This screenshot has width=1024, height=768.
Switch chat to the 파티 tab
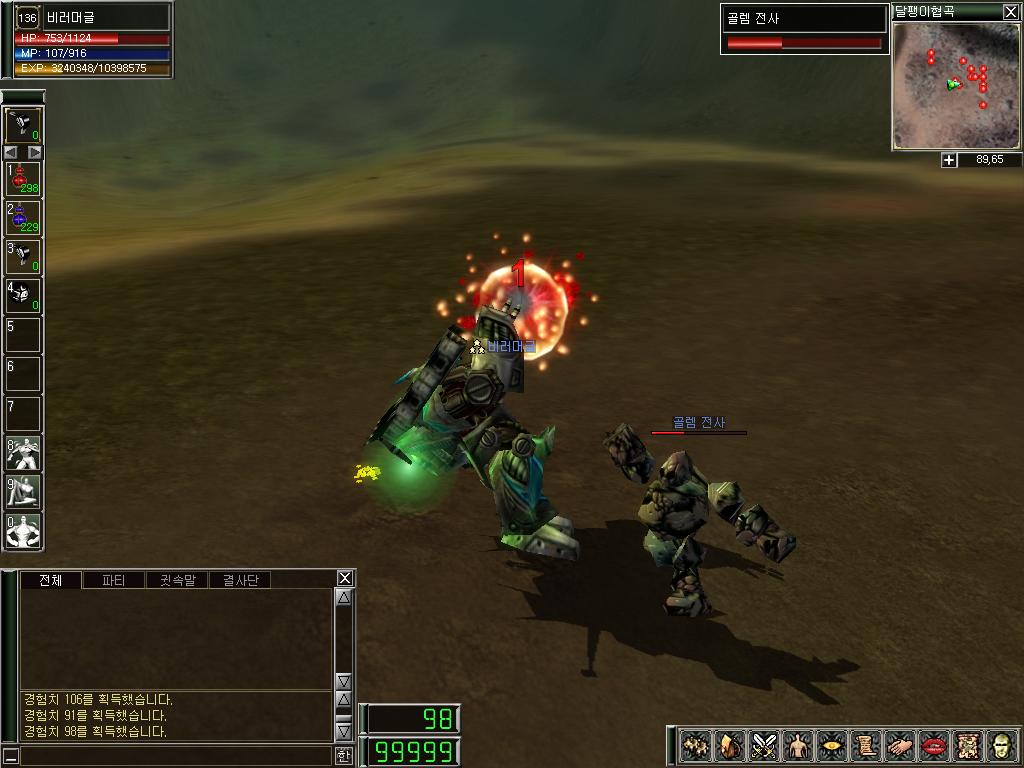[114, 580]
